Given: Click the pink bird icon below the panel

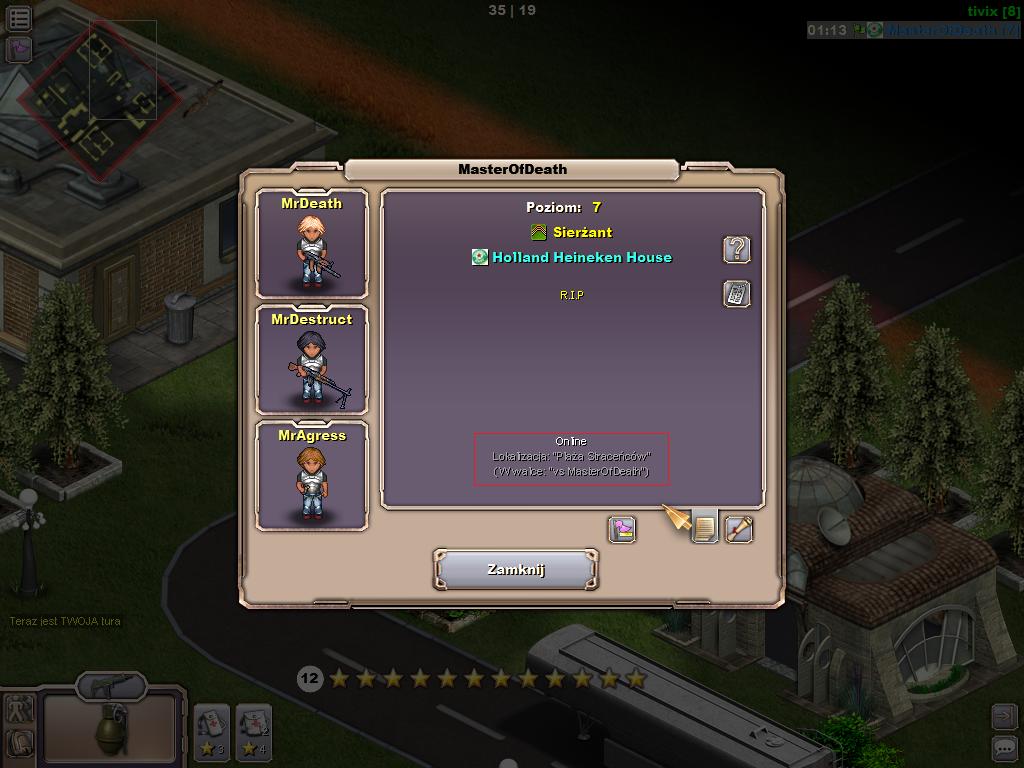Looking at the screenshot, I should (622, 528).
